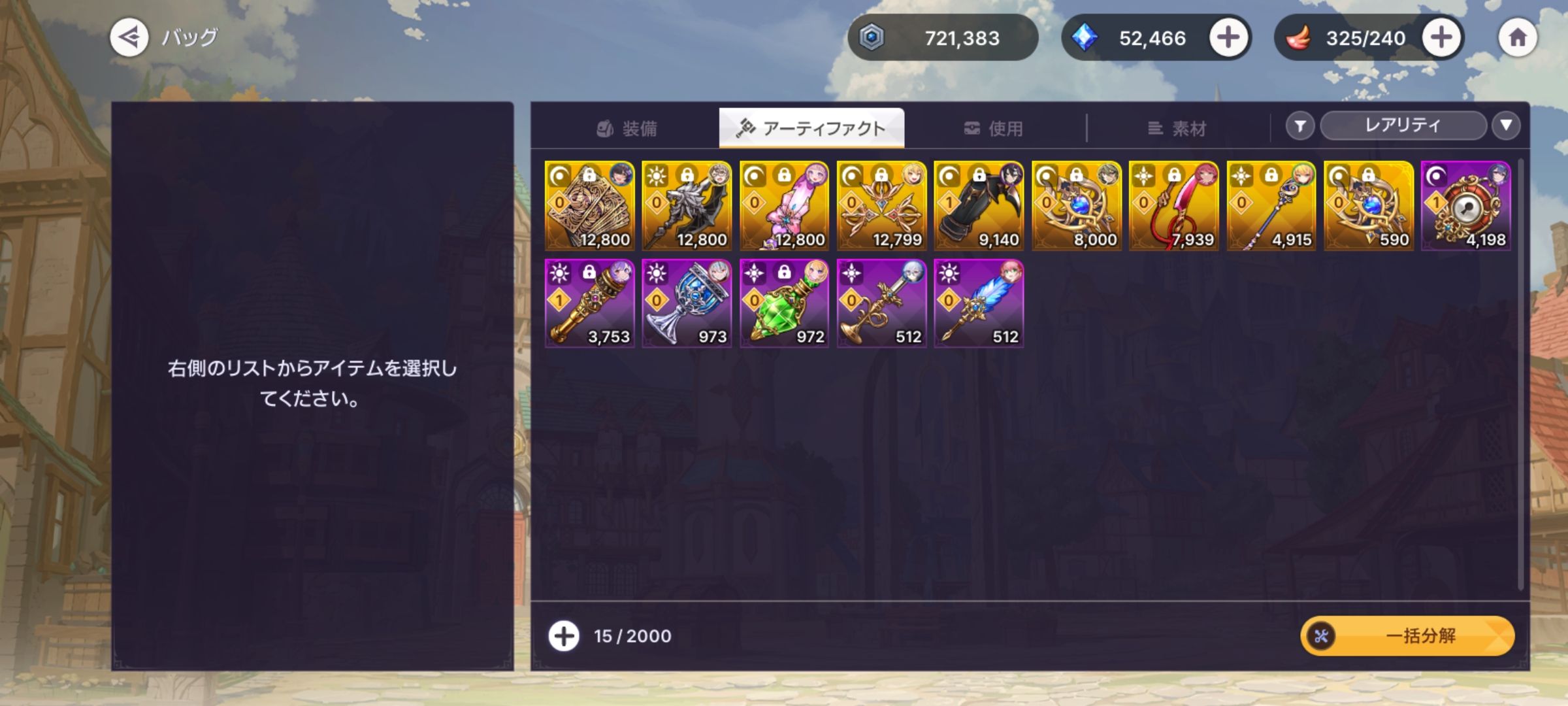Pick the pink doll artifact
This screenshot has width=1568, height=706.
coord(784,206)
